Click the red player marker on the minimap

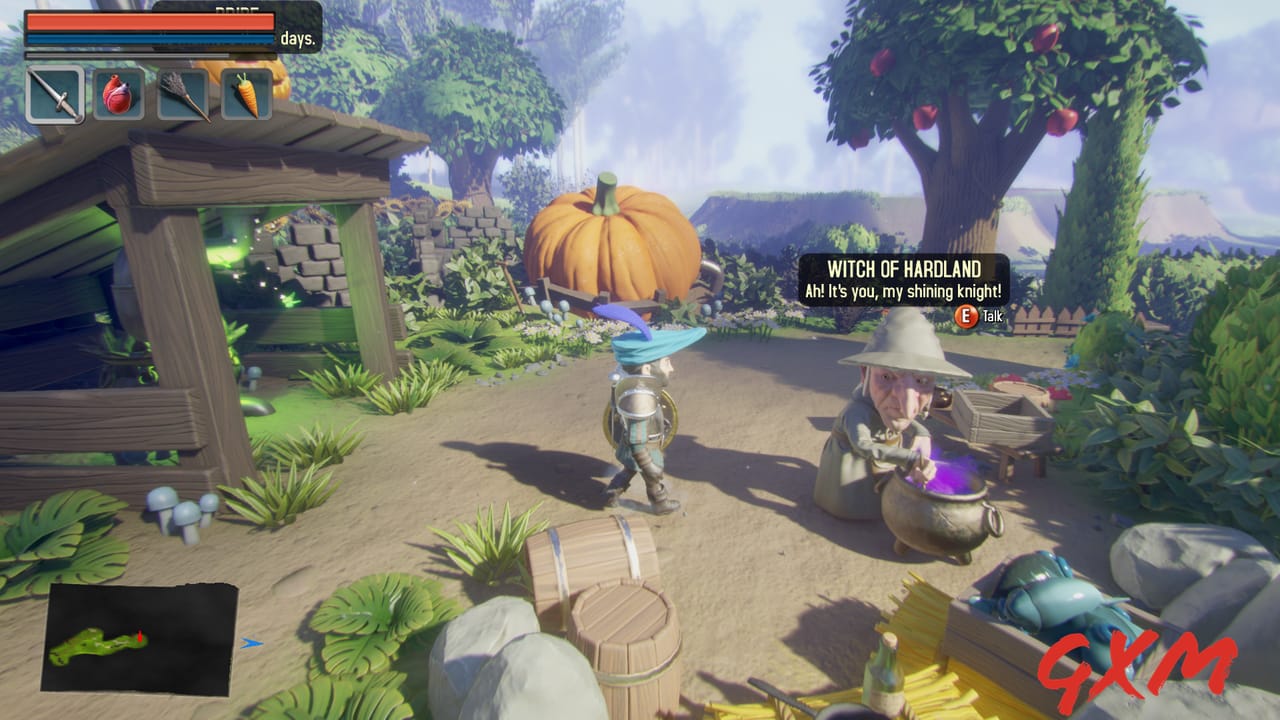pos(140,634)
